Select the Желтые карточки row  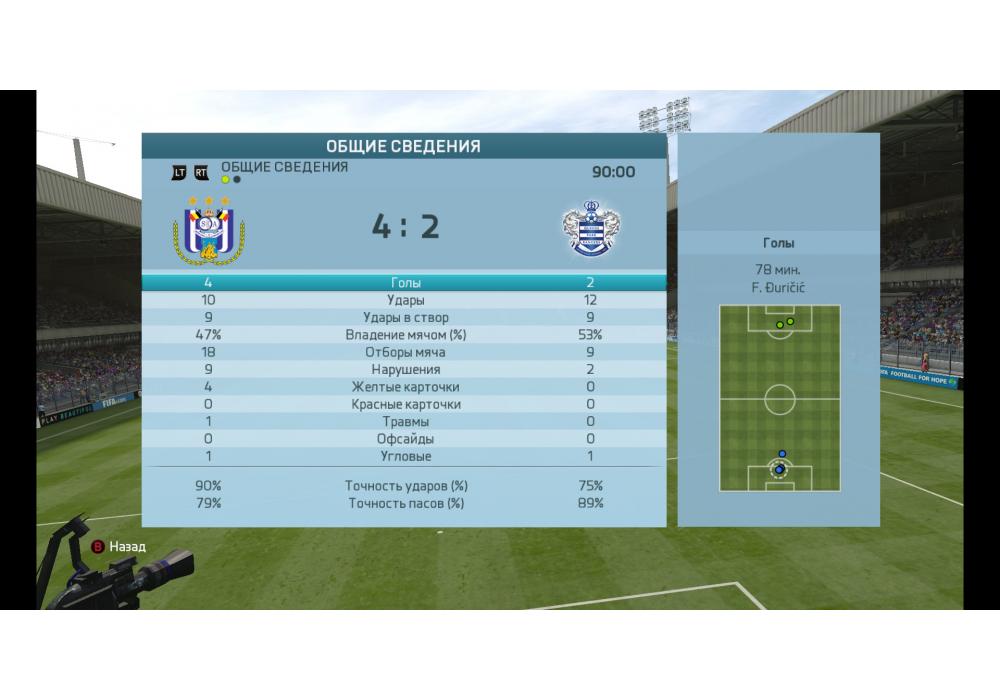click(404, 387)
